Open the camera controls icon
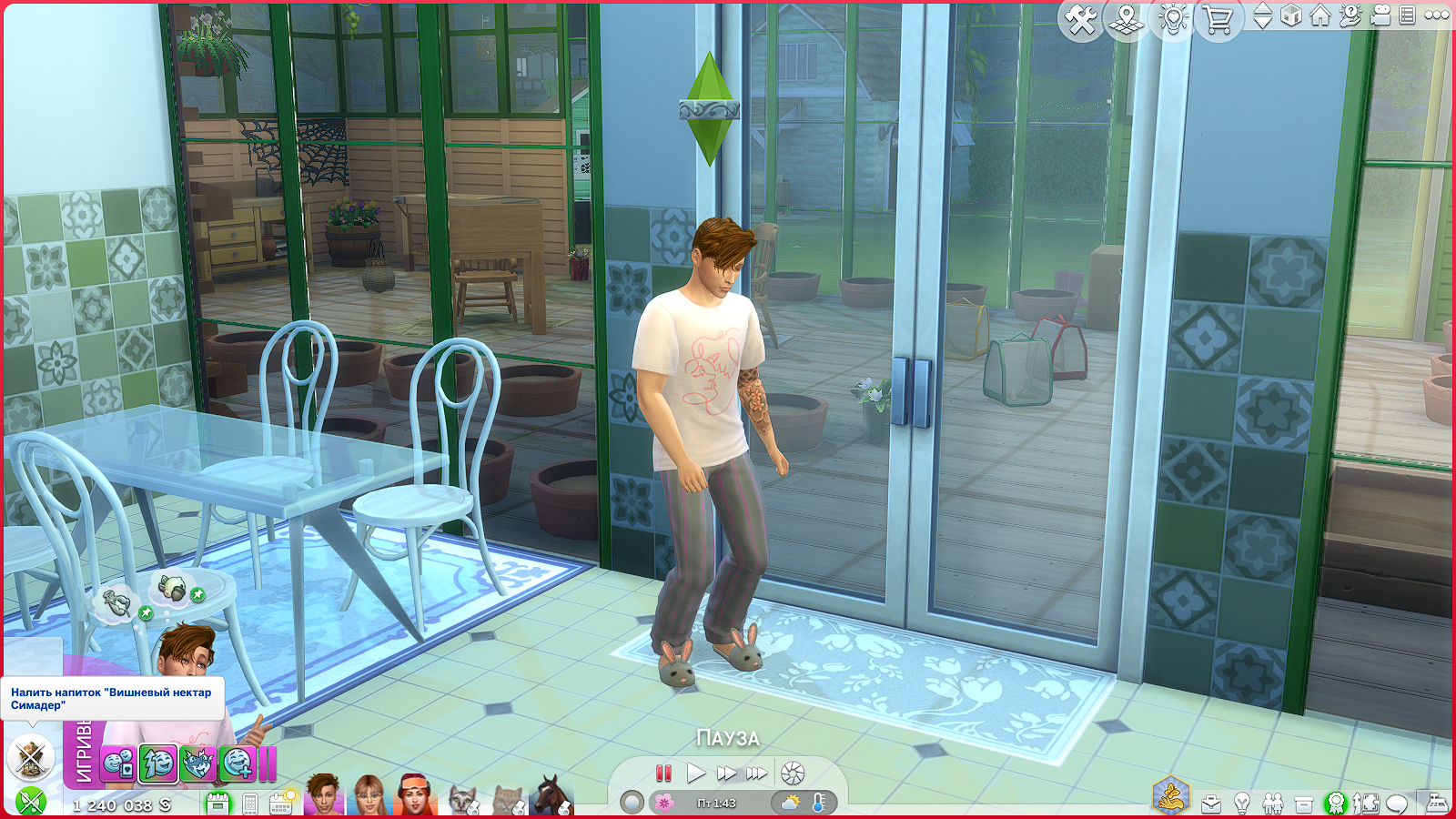Image resolution: width=1456 pixels, height=819 pixels. [x=1380, y=16]
